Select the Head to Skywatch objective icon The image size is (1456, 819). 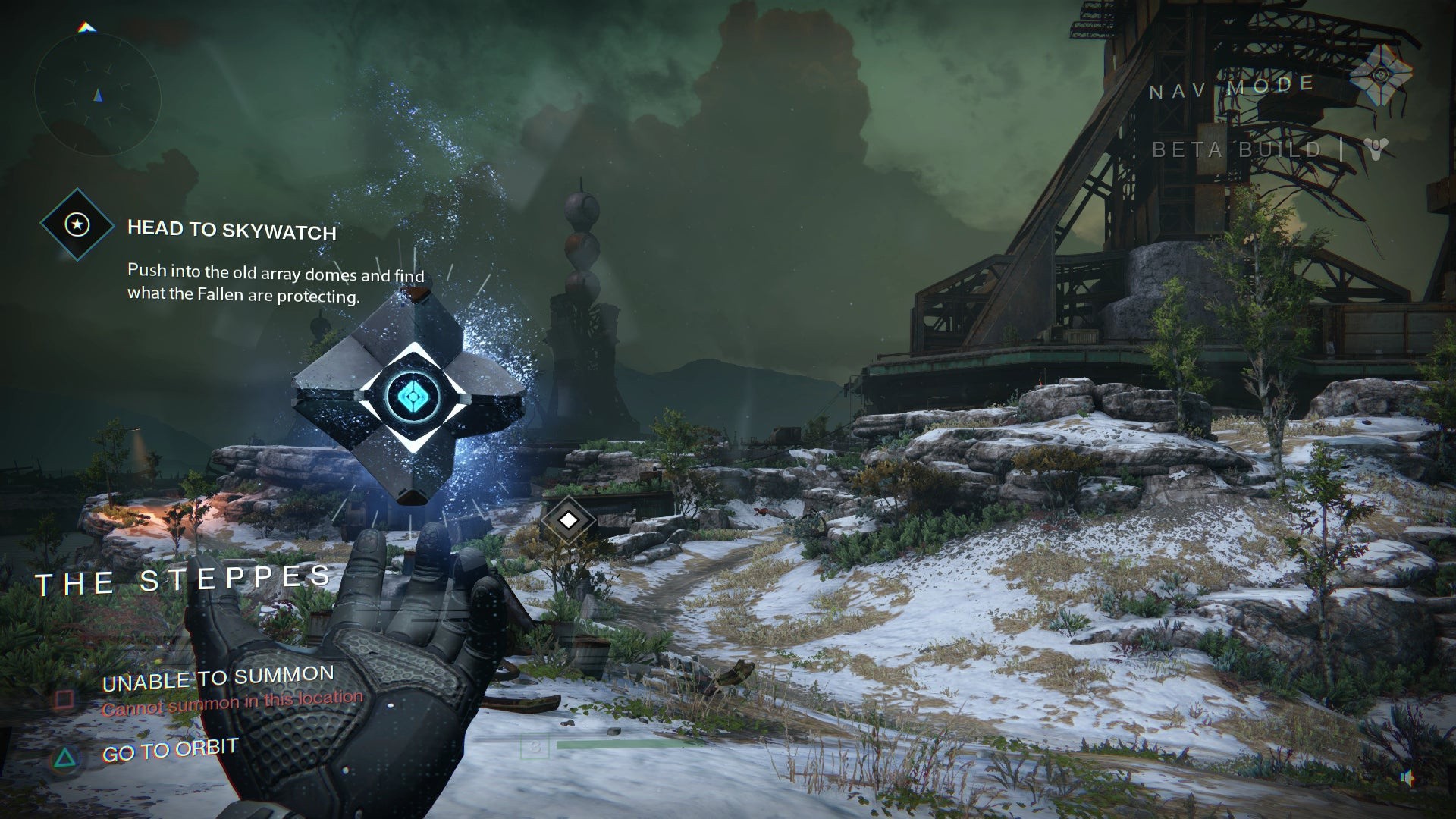(77, 224)
